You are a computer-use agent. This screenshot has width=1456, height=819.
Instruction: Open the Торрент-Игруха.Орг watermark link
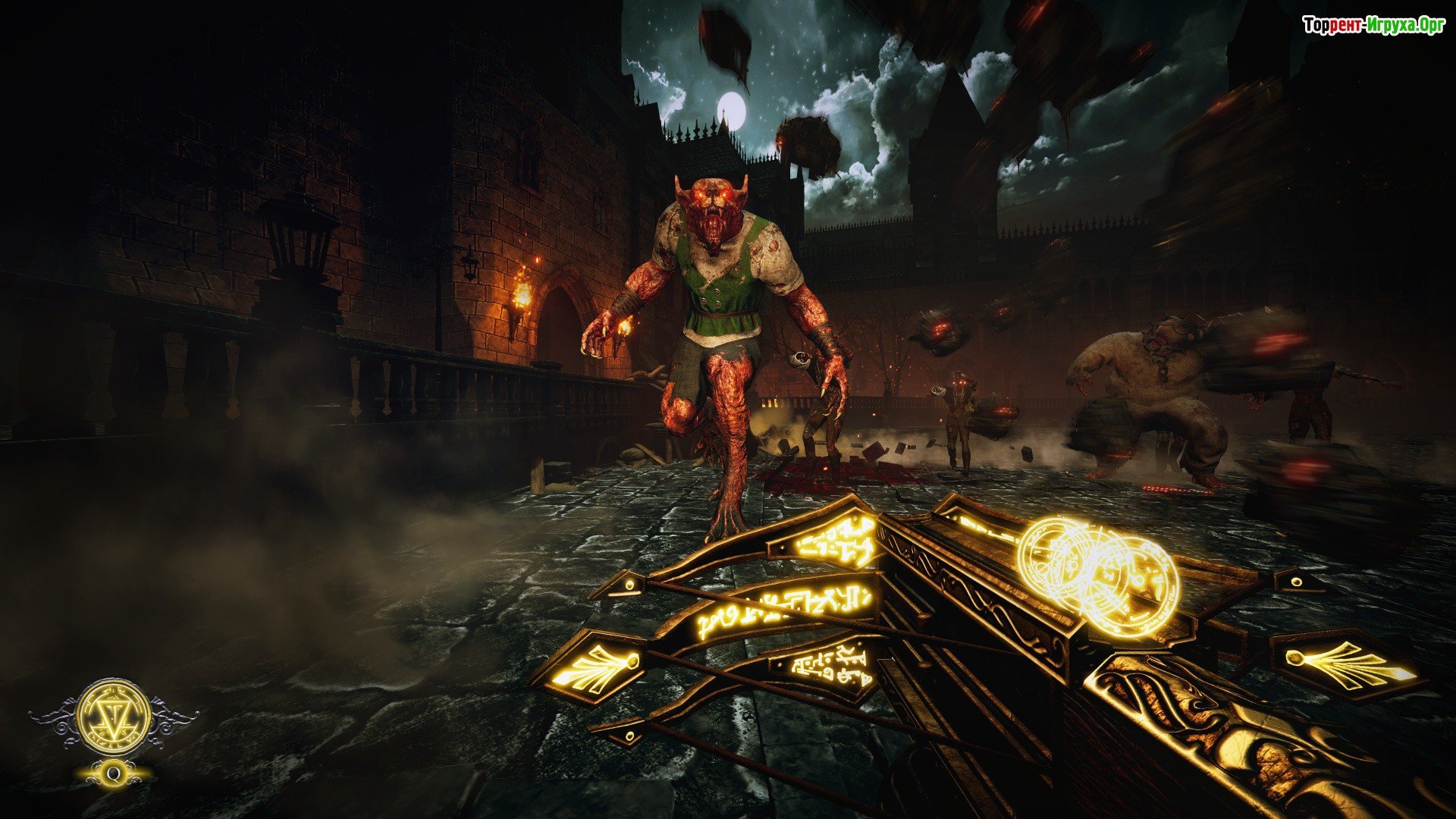click(x=1373, y=26)
